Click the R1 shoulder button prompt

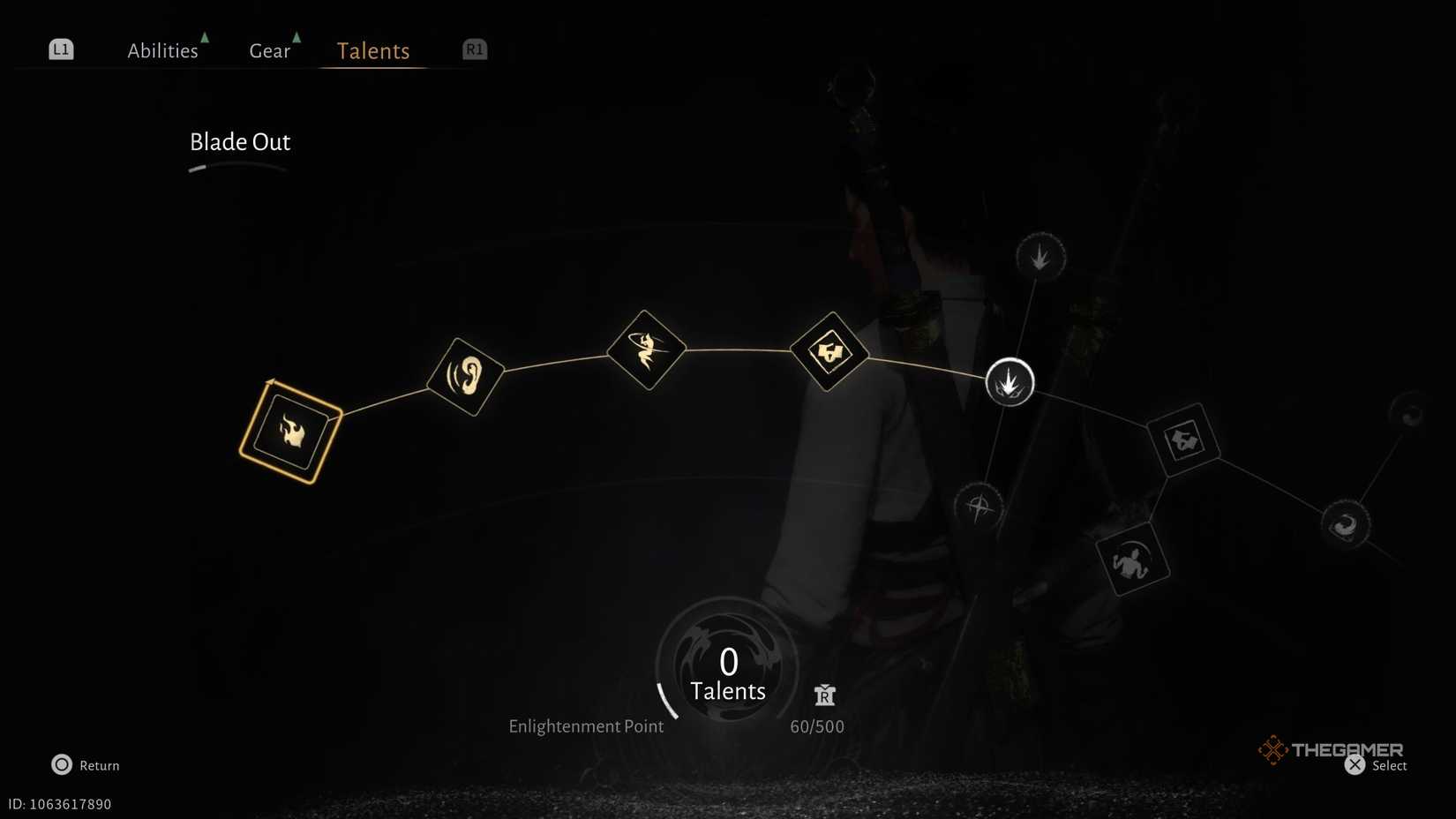coord(474,49)
